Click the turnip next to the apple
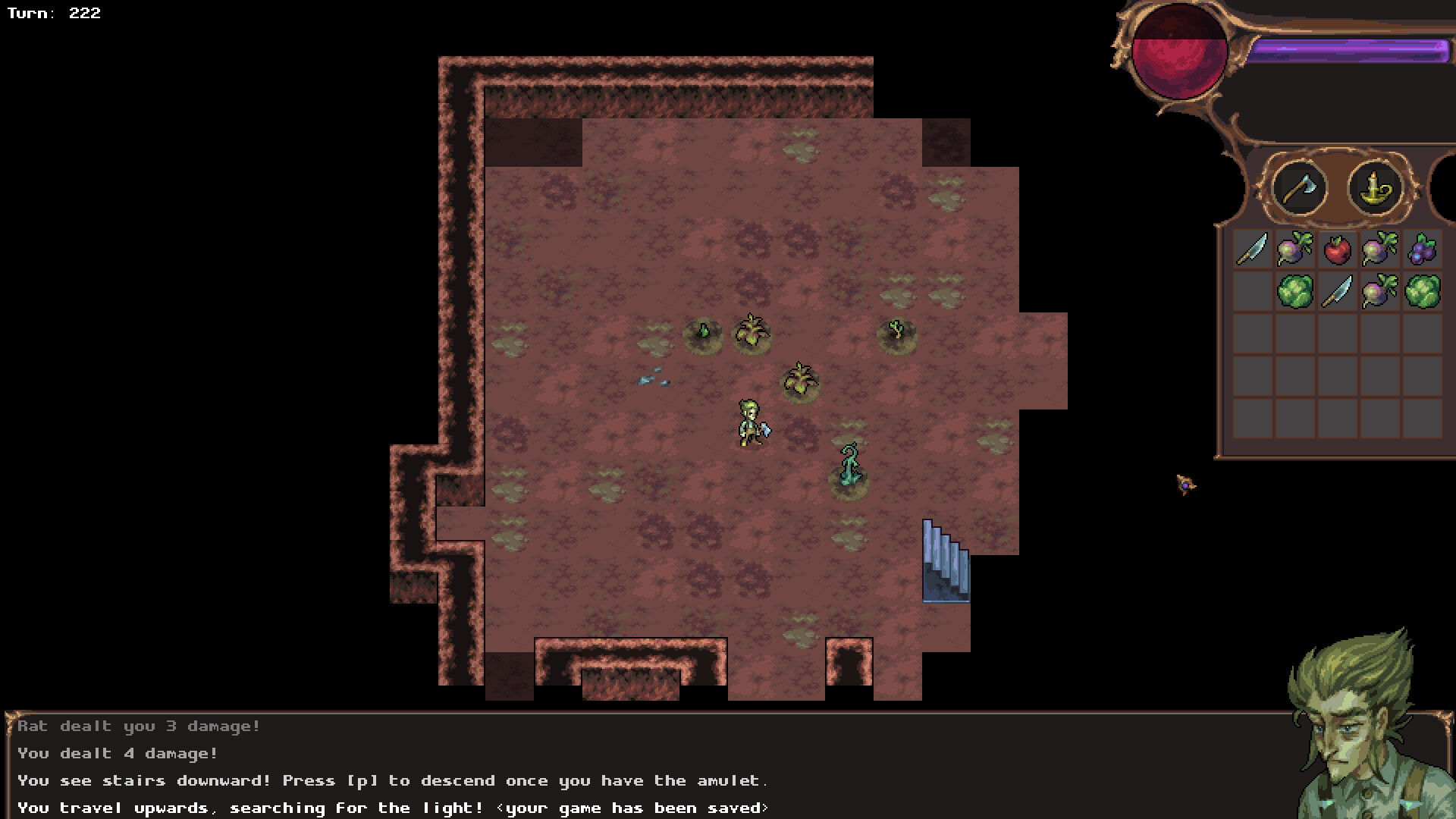 click(x=1294, y=249)
